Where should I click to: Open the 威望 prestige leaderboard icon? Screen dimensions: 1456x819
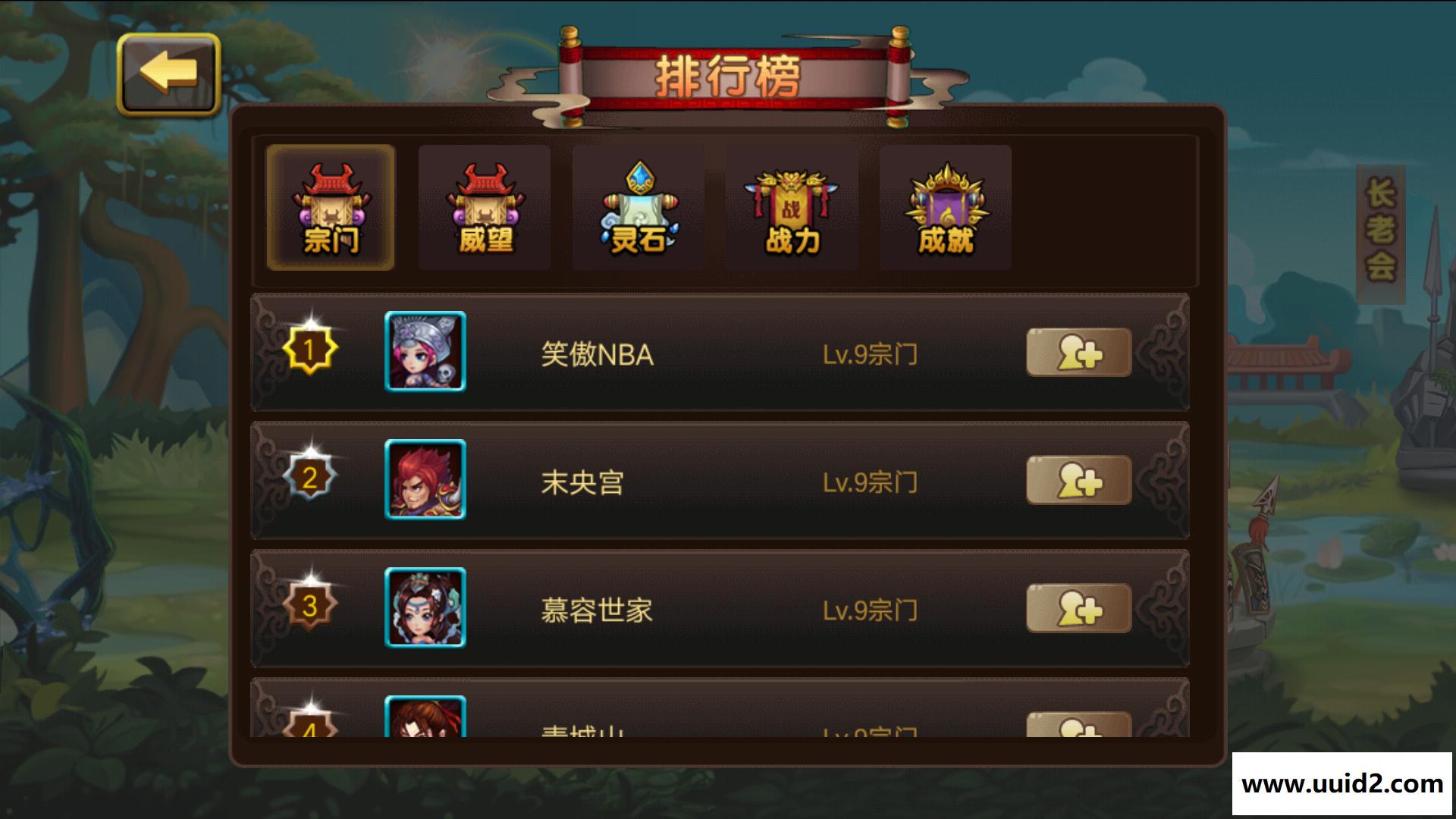coord(484,209)
